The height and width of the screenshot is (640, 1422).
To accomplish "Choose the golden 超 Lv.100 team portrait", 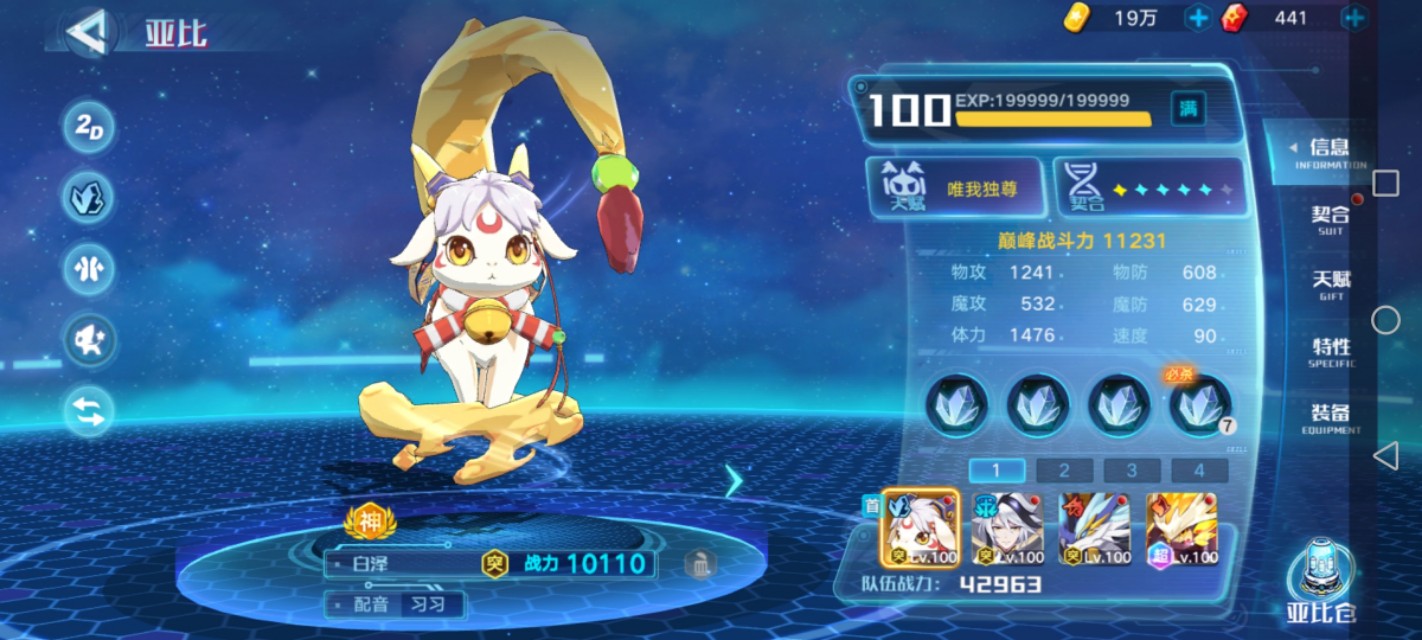I will pyautogui.click(x=1181, y=528).
